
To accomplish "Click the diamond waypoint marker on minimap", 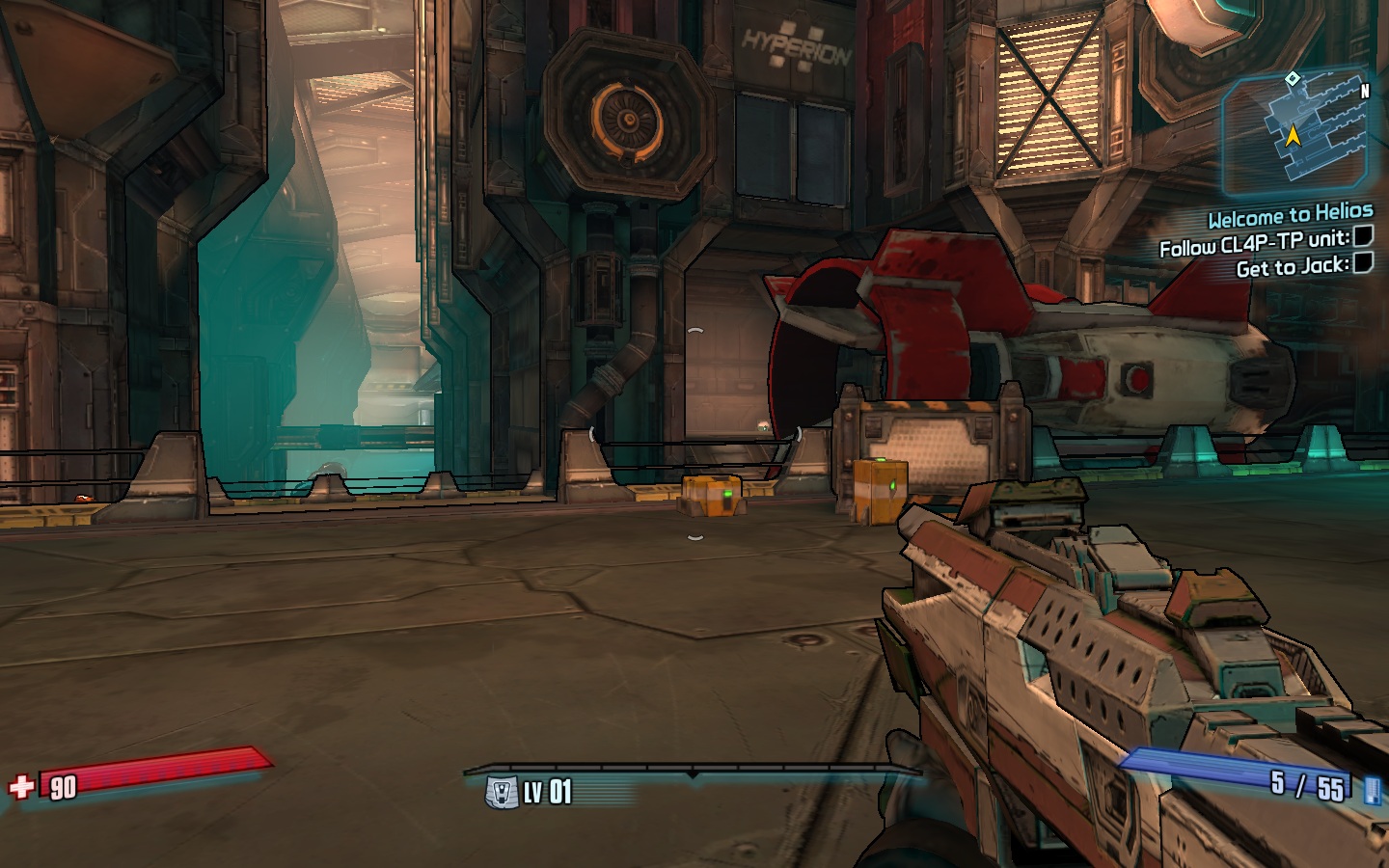I will 1293,78.
